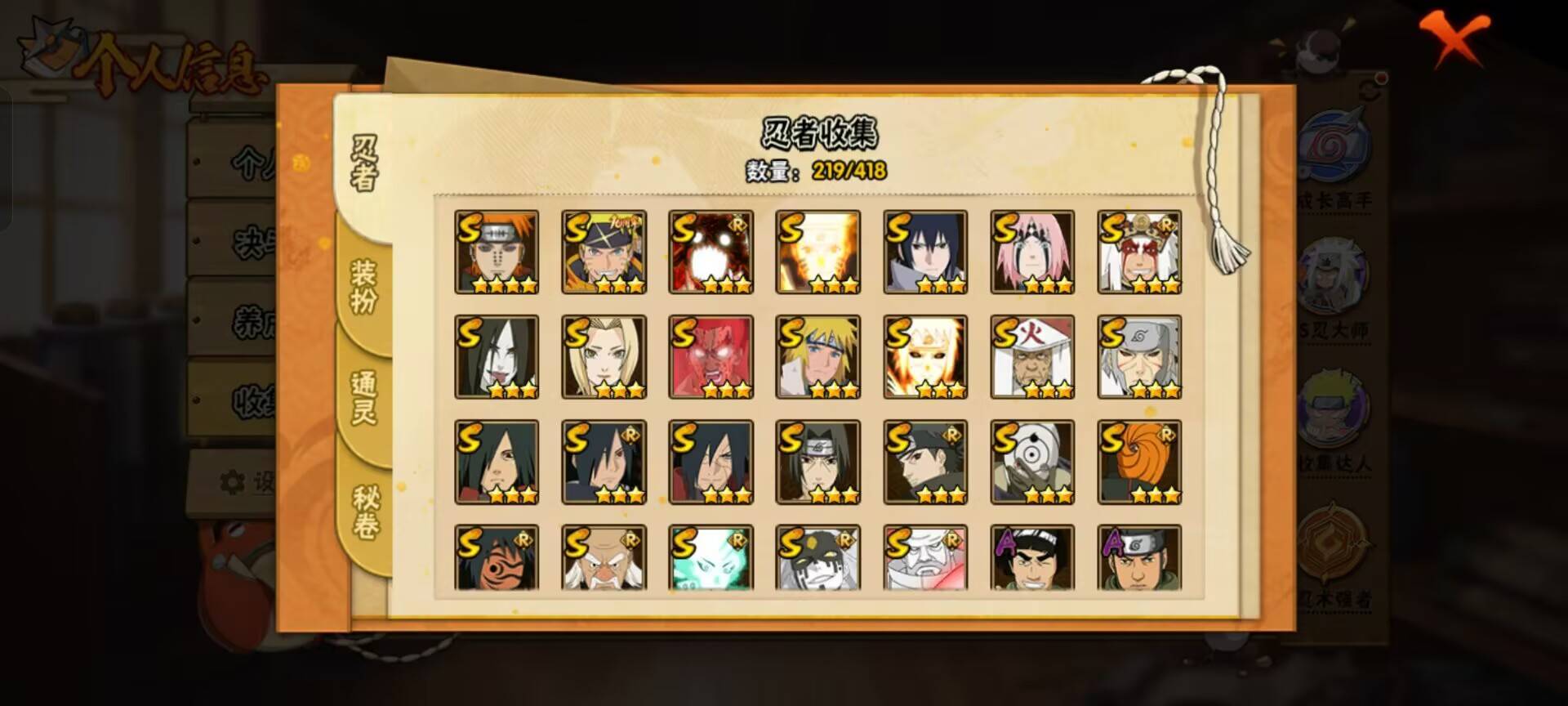Select Sakura's character portrait
The width and height of the screenshot is (1568, 706).
(x=1031, y=251)
